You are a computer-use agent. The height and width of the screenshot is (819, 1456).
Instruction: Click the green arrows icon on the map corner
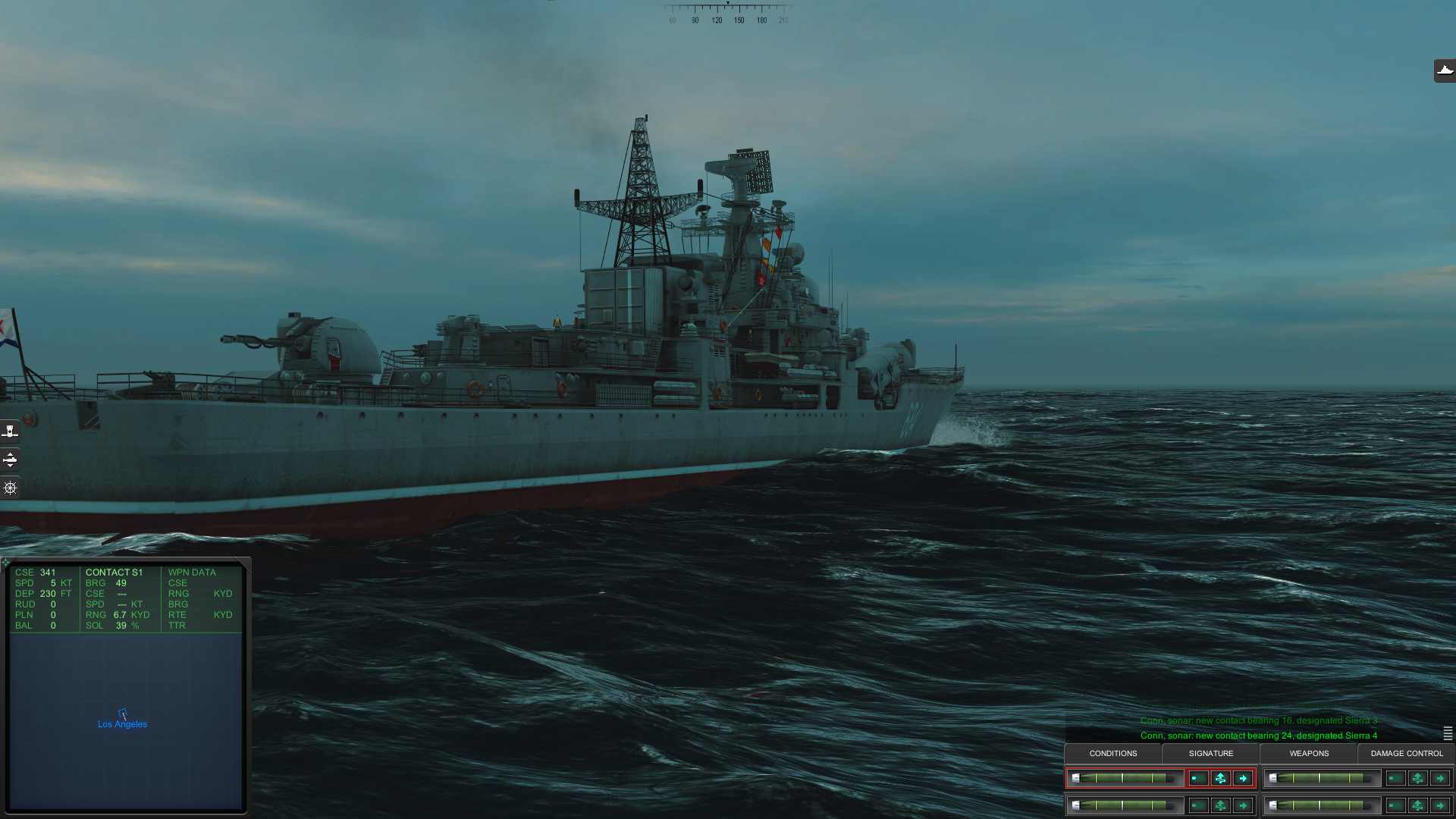(6, 563)
